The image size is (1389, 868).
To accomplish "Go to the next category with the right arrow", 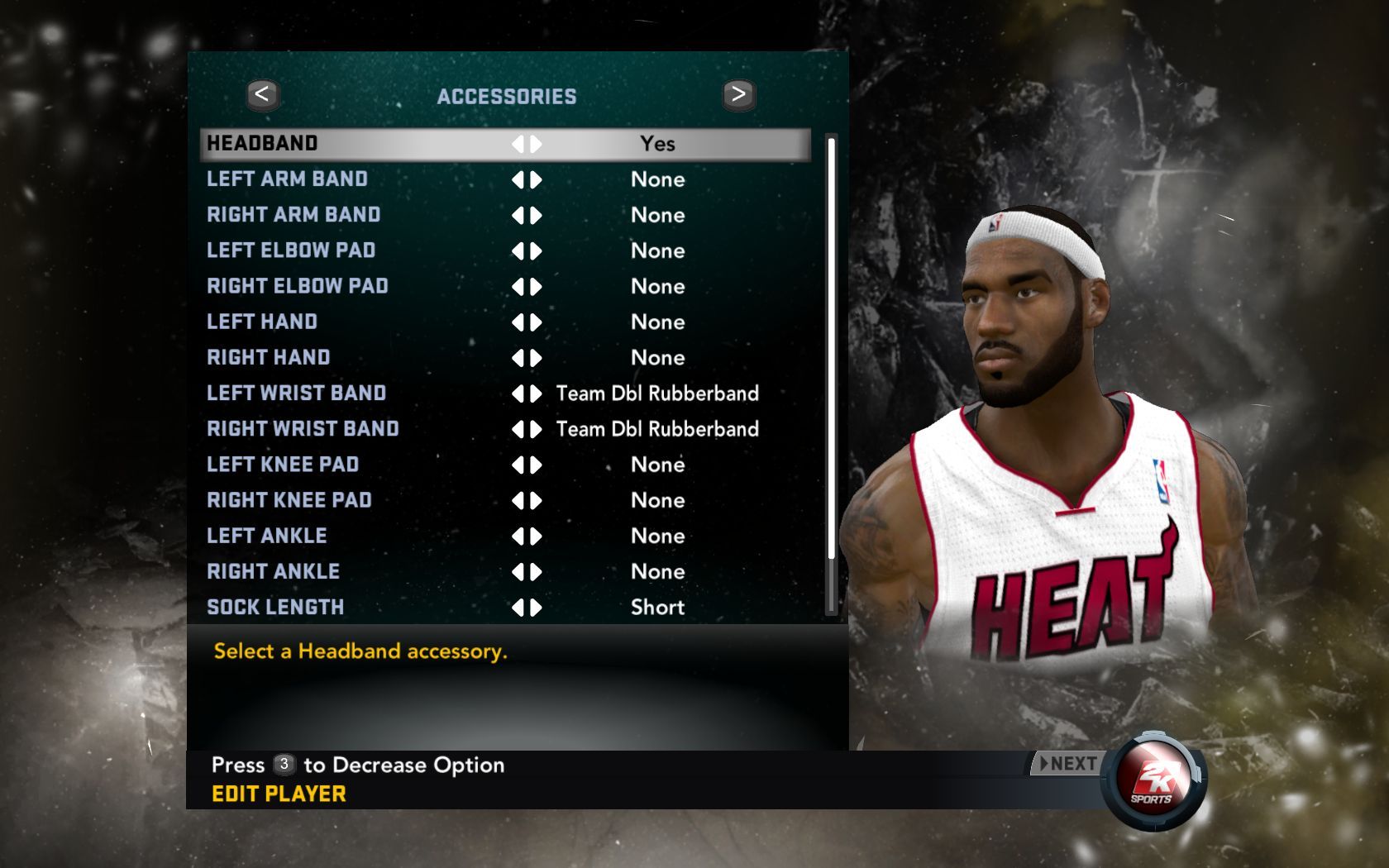I will (738, 95).
